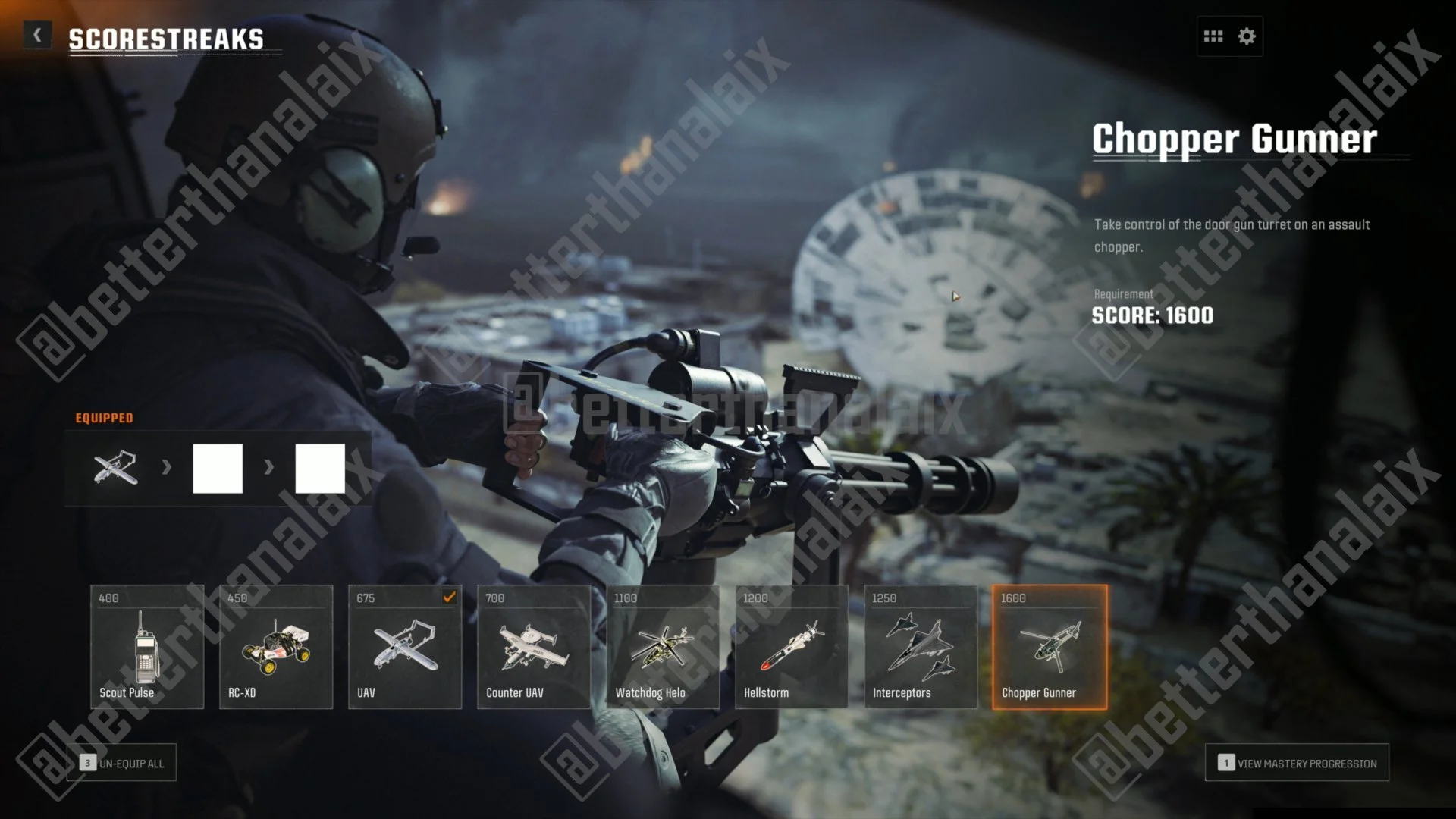Open View Mastery Progression

pyautogui.click(x=1297, y=763)
